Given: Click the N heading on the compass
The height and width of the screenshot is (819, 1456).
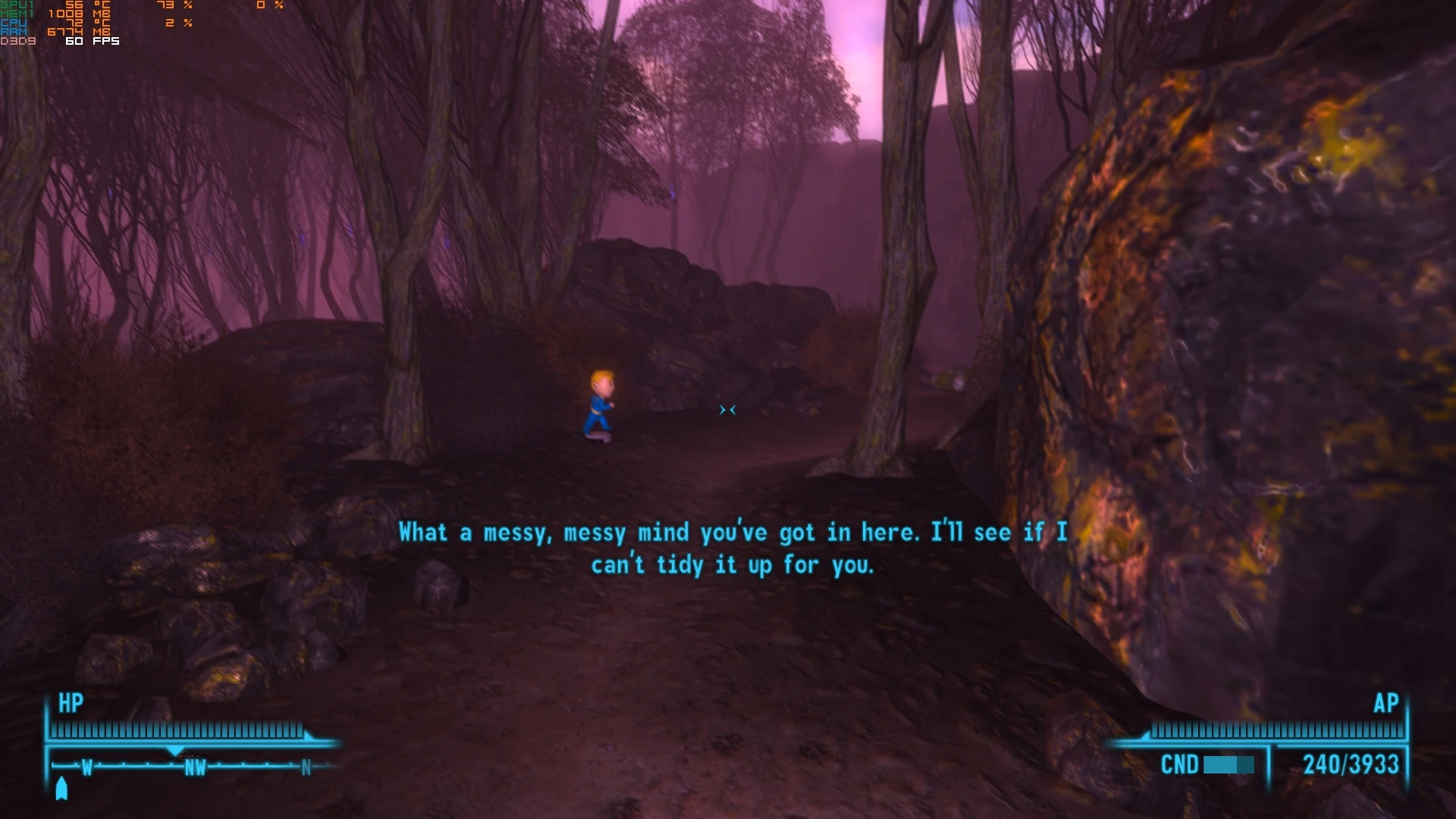Looking at the screenshot, I should point(306,767).
